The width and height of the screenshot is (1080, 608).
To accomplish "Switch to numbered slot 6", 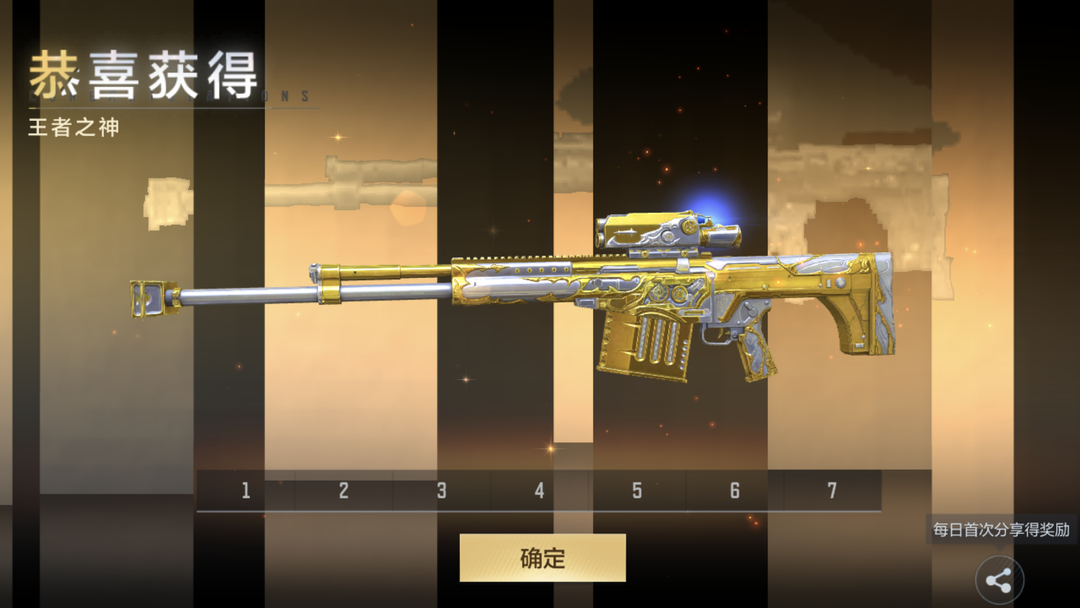I will point(735,490).
